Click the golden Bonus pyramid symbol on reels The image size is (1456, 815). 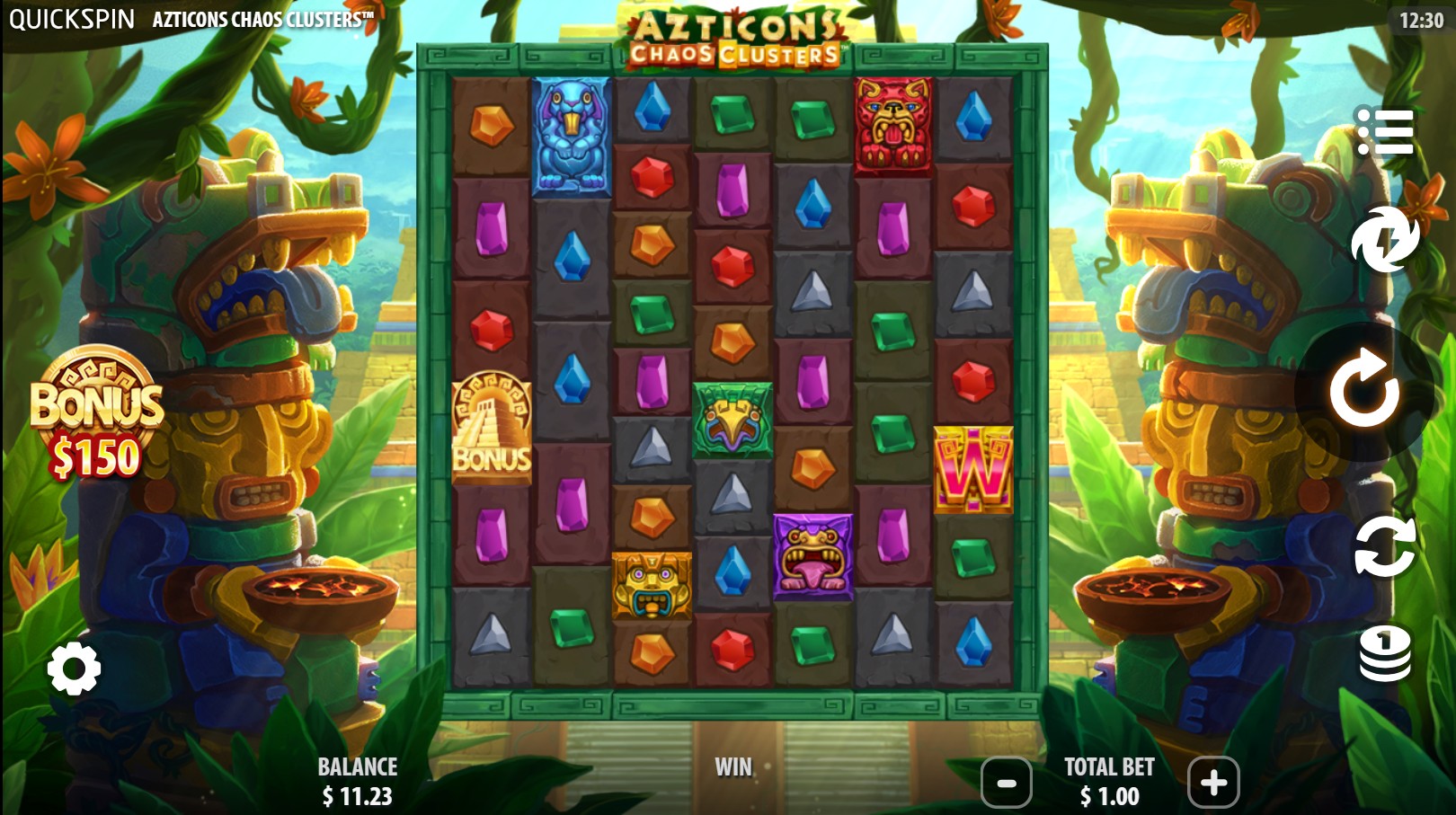pyautogui.click(x=493, y=430)
